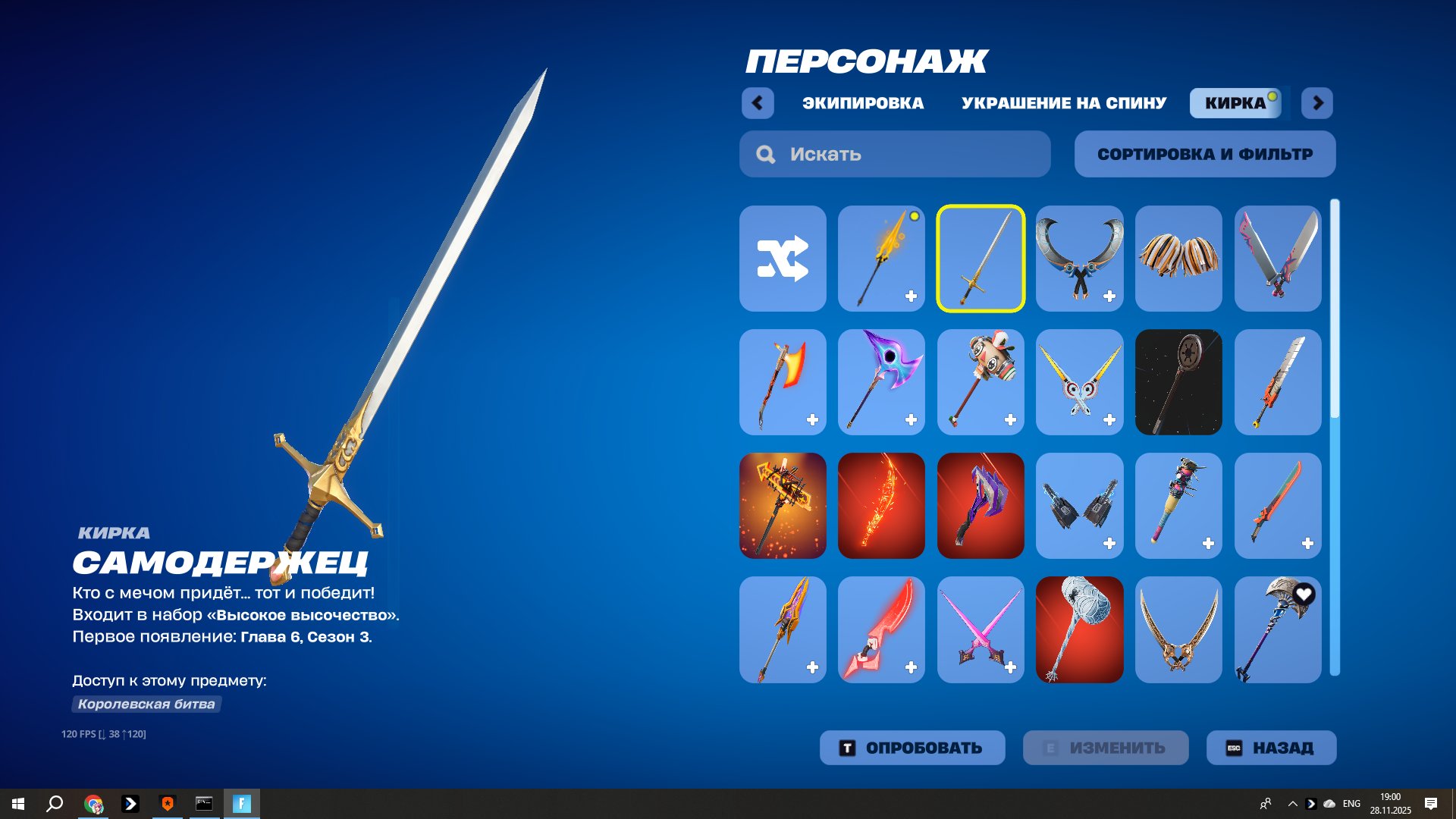
Task: Open the СОРТИРОВКА И ФИЛЬТР options
Action: point(1204,154)
